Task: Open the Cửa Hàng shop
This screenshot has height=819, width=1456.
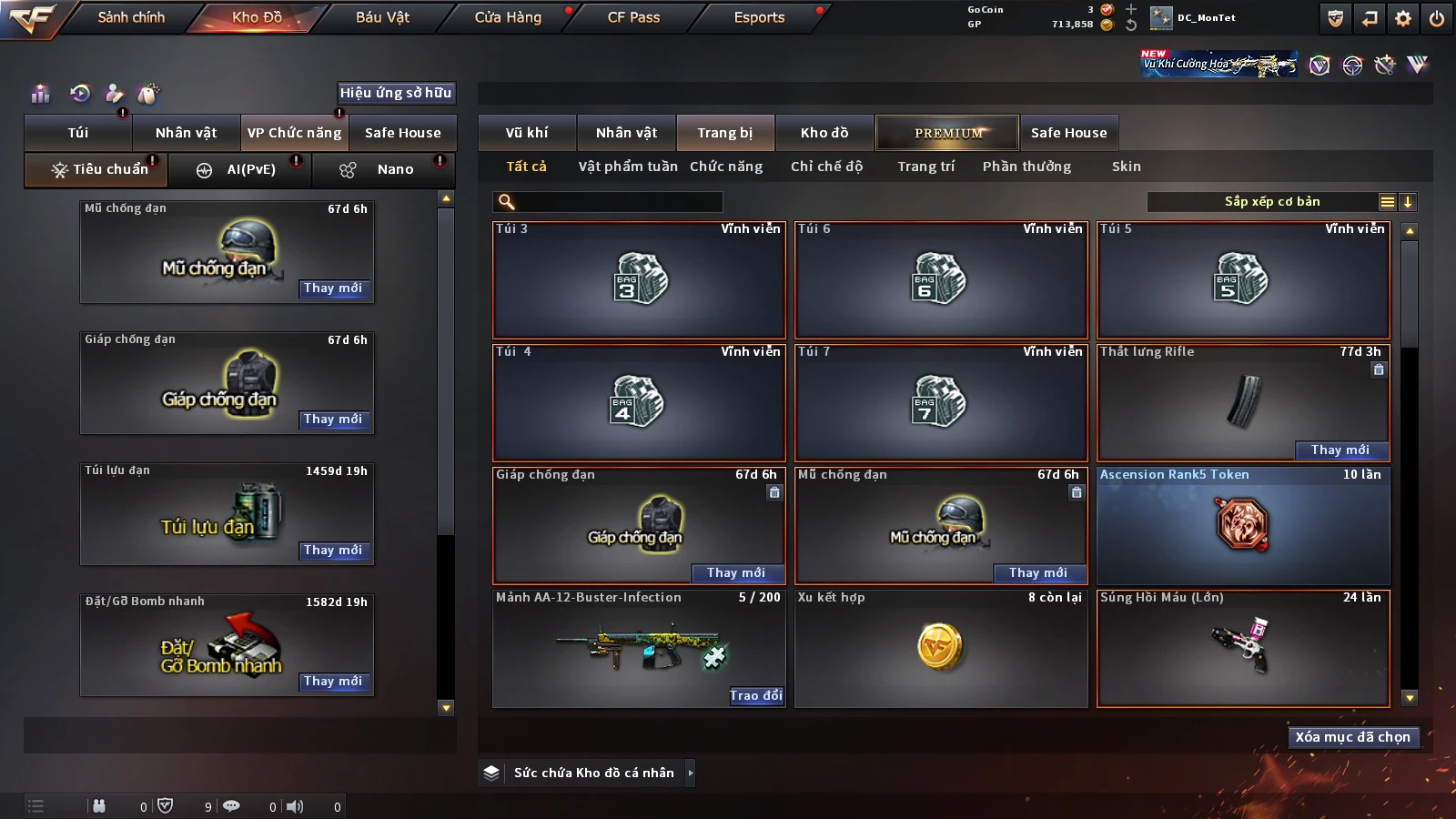Action: click(x=508, y=17)
